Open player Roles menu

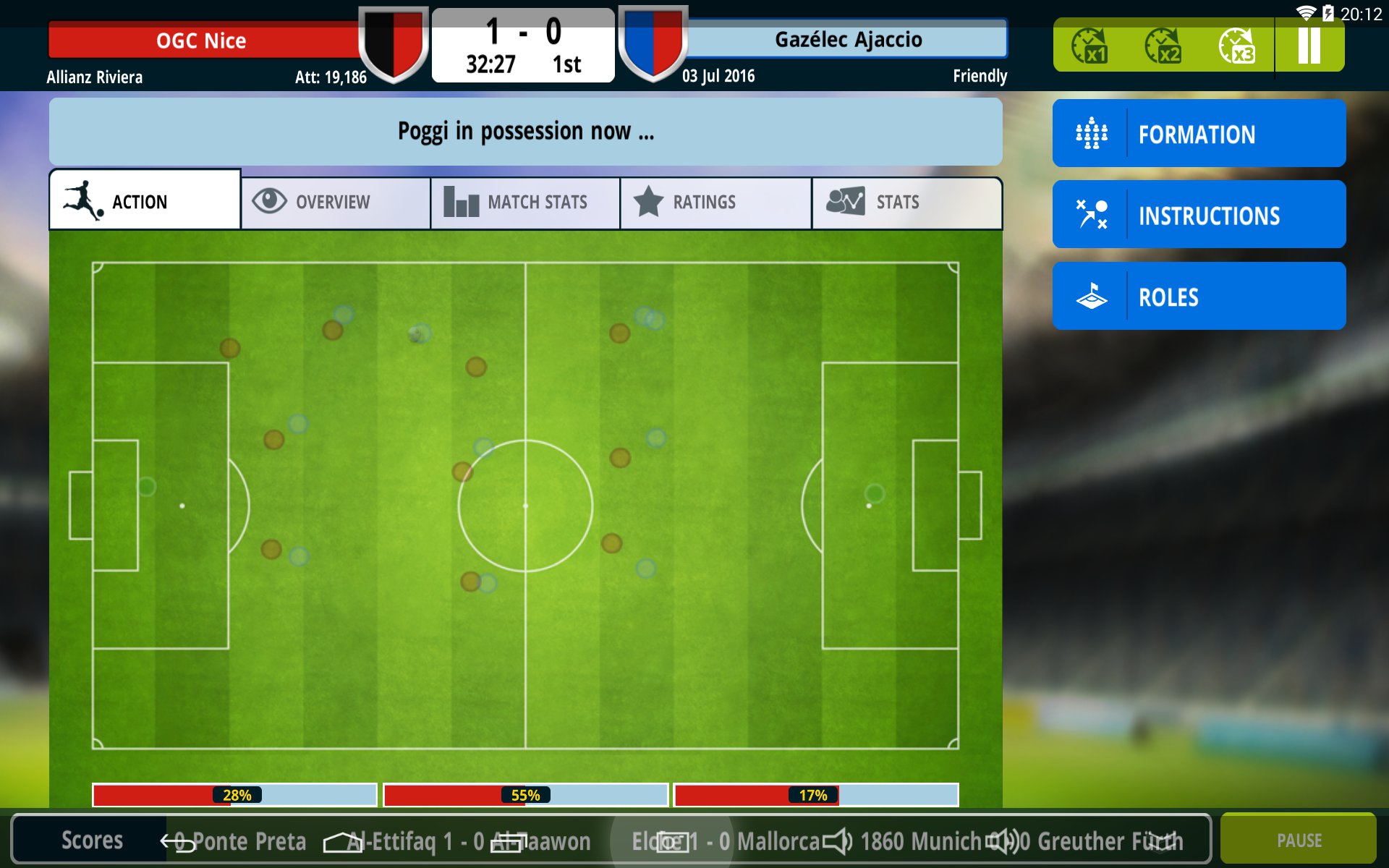[1199, 297]
